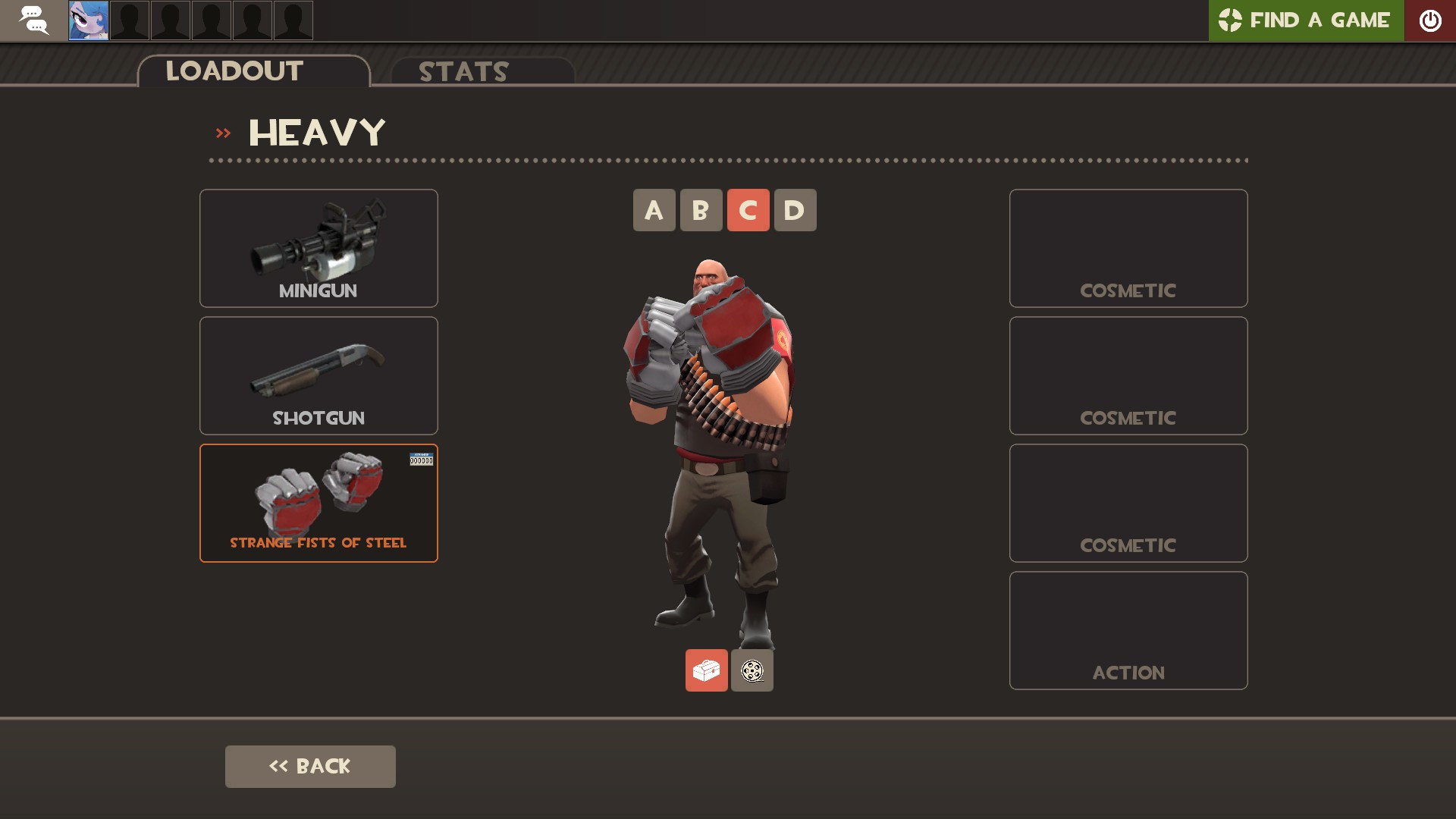
Task: Click the red power/quit icon
Action: (x=1431, y=20)
